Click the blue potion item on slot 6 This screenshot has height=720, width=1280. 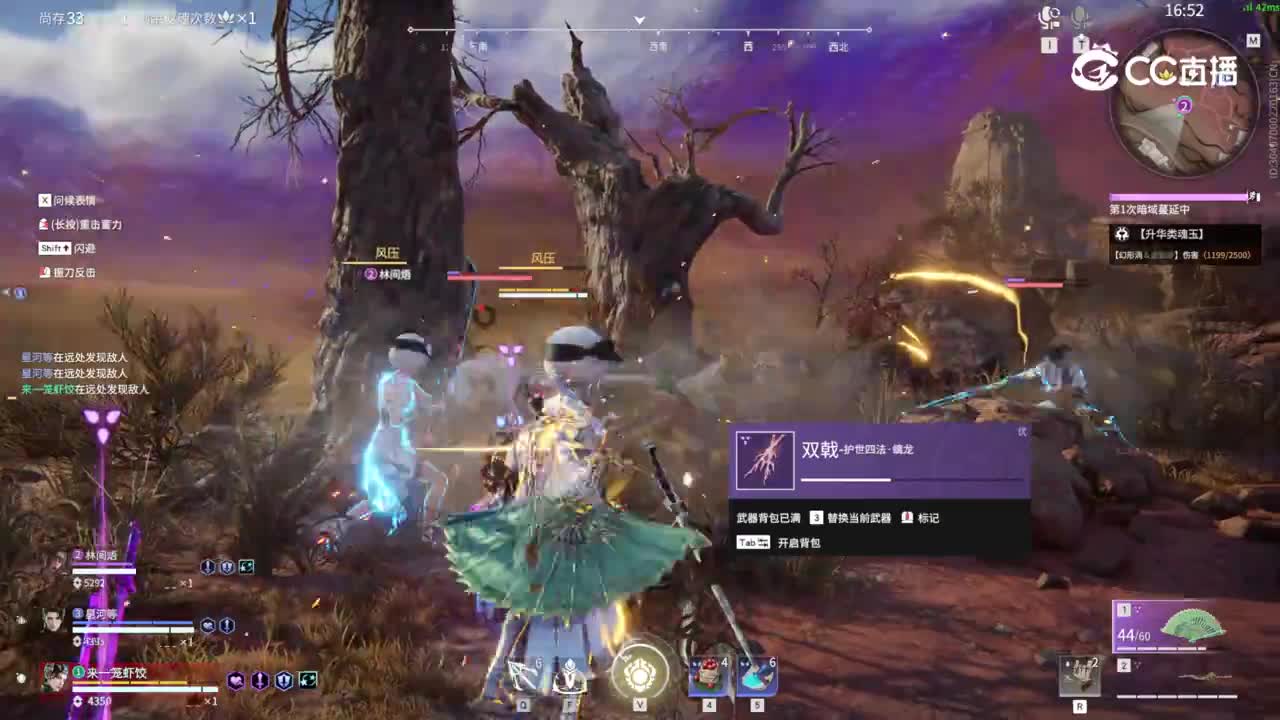pos(755,675)
